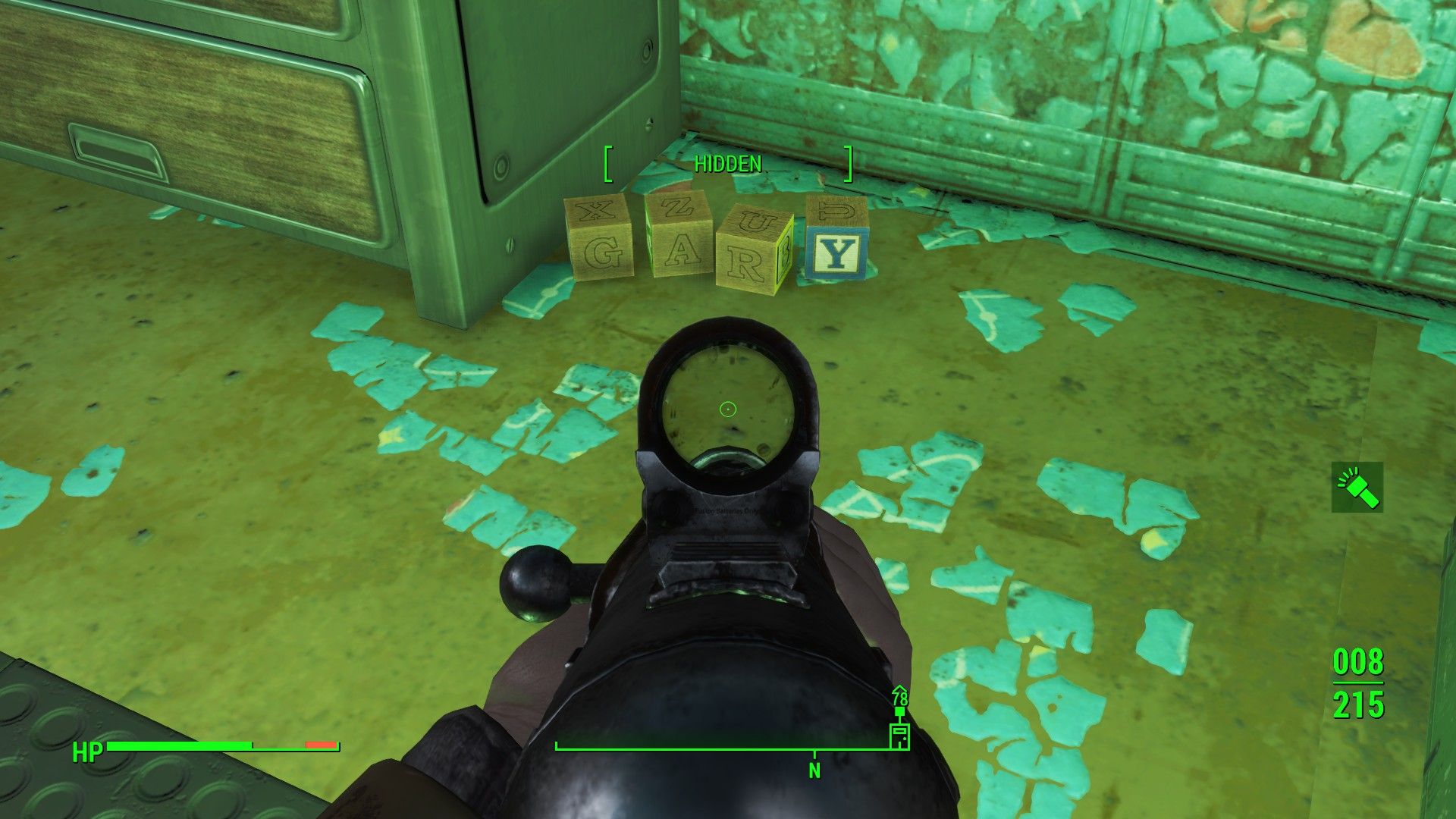Screen dimensions: 1456x819
Task: Toggle the HIDDEN stealth indicator
Action: click(726, 163)
